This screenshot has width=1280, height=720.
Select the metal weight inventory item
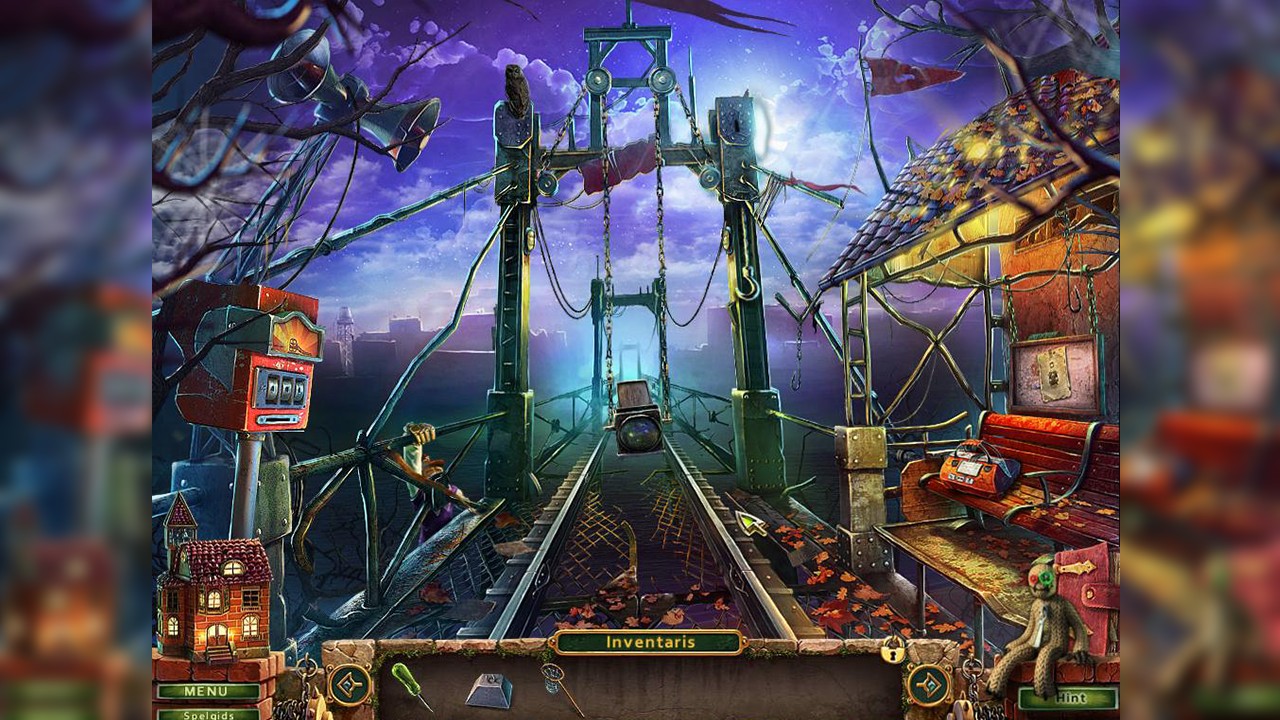coord(488,689)
